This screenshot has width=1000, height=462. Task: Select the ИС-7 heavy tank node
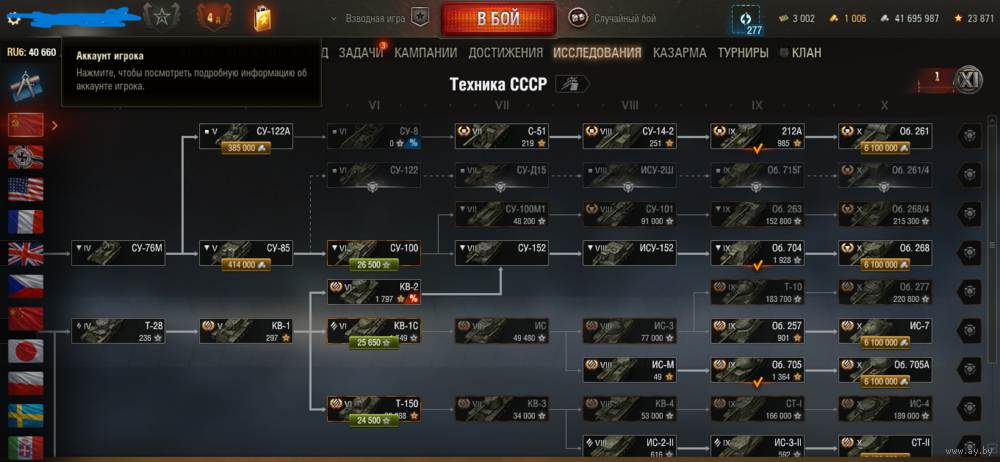pyautogui.click(x=885, y=331)
